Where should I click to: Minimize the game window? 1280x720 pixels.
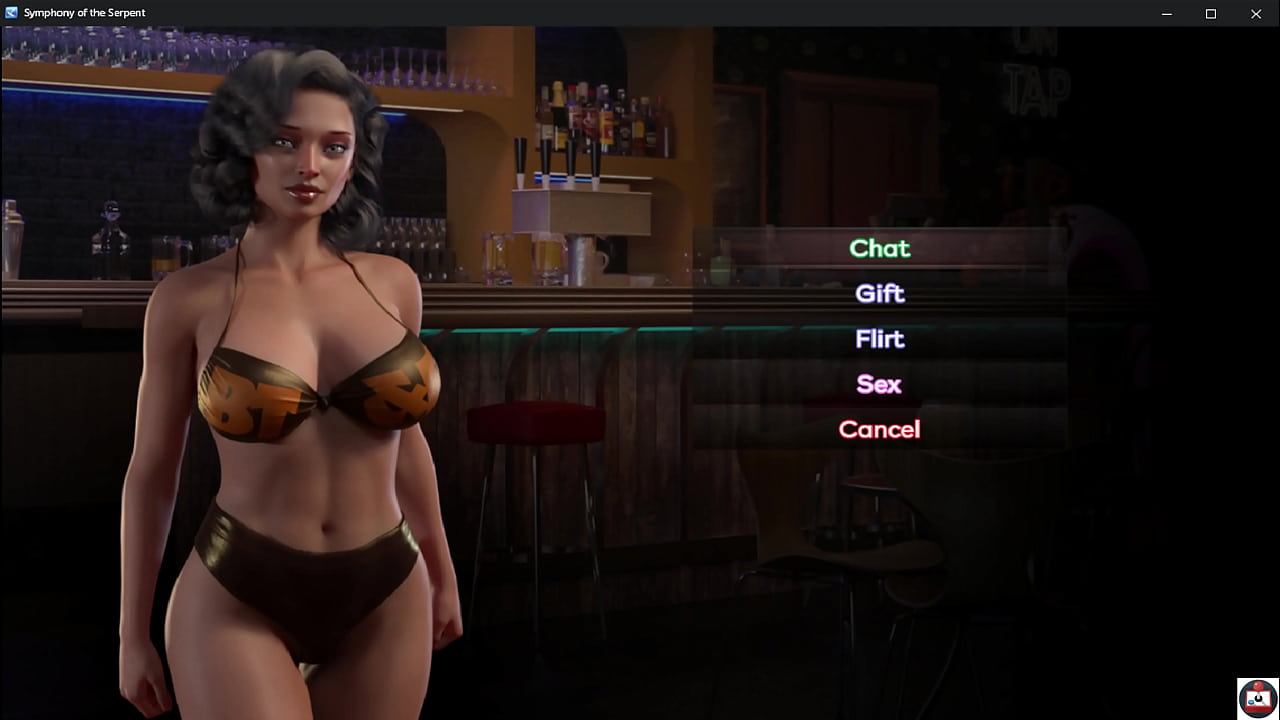(1166, 13)
